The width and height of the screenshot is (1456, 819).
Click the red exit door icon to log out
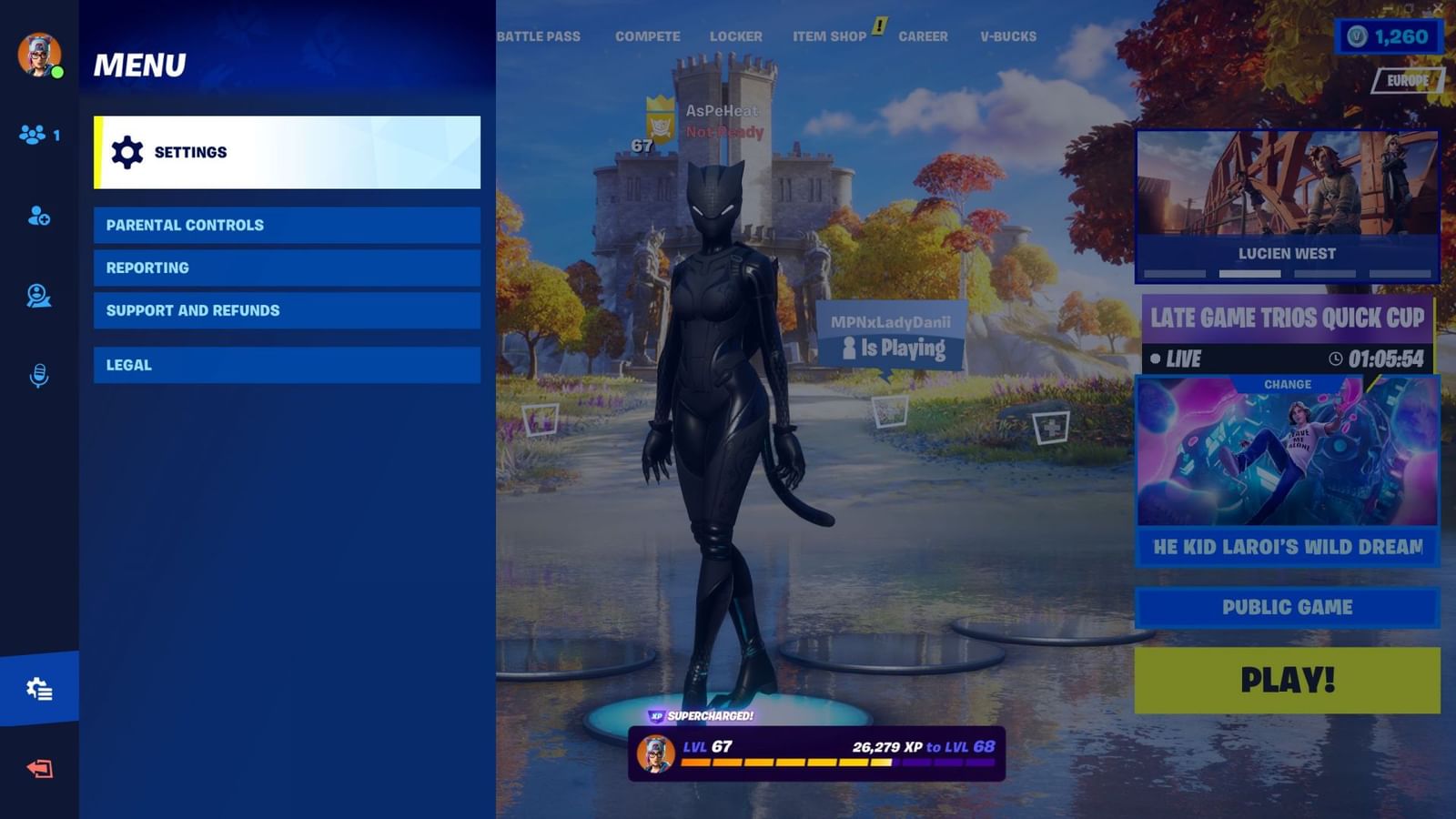coord(38,769)
